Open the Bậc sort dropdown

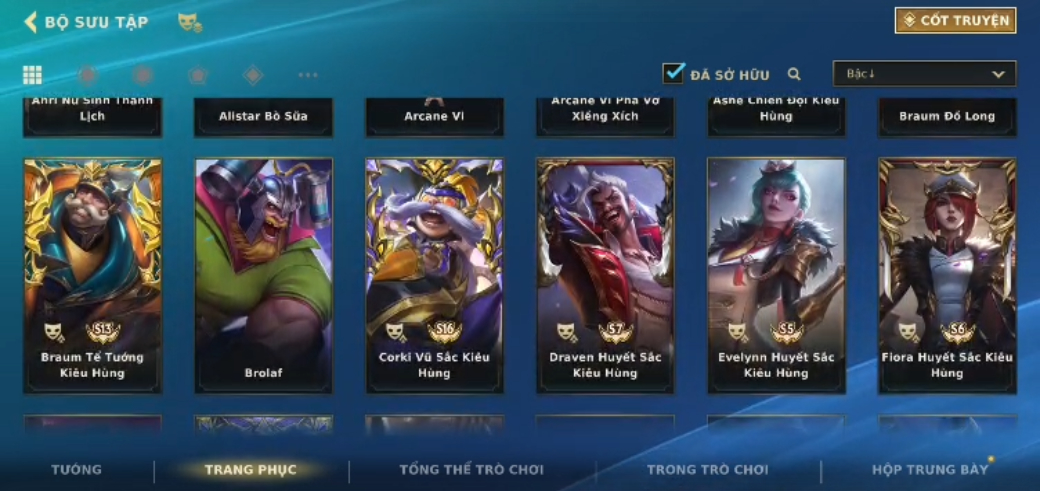pos(924,74)
